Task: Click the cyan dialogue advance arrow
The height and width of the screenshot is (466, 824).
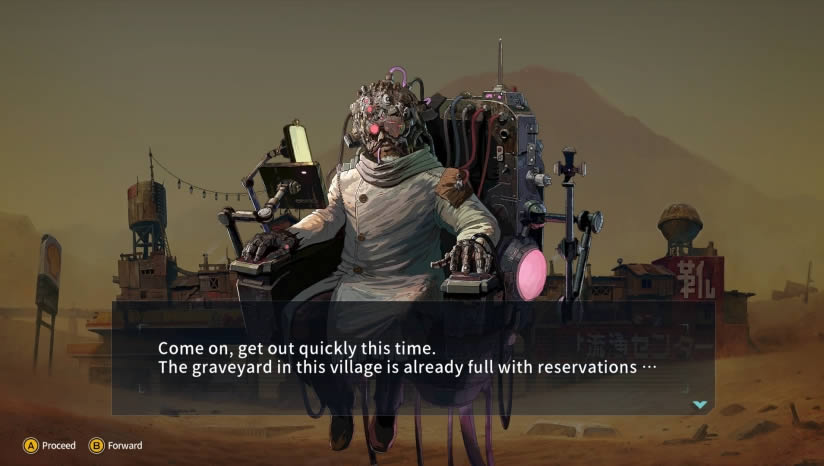Action: point(700,404)
